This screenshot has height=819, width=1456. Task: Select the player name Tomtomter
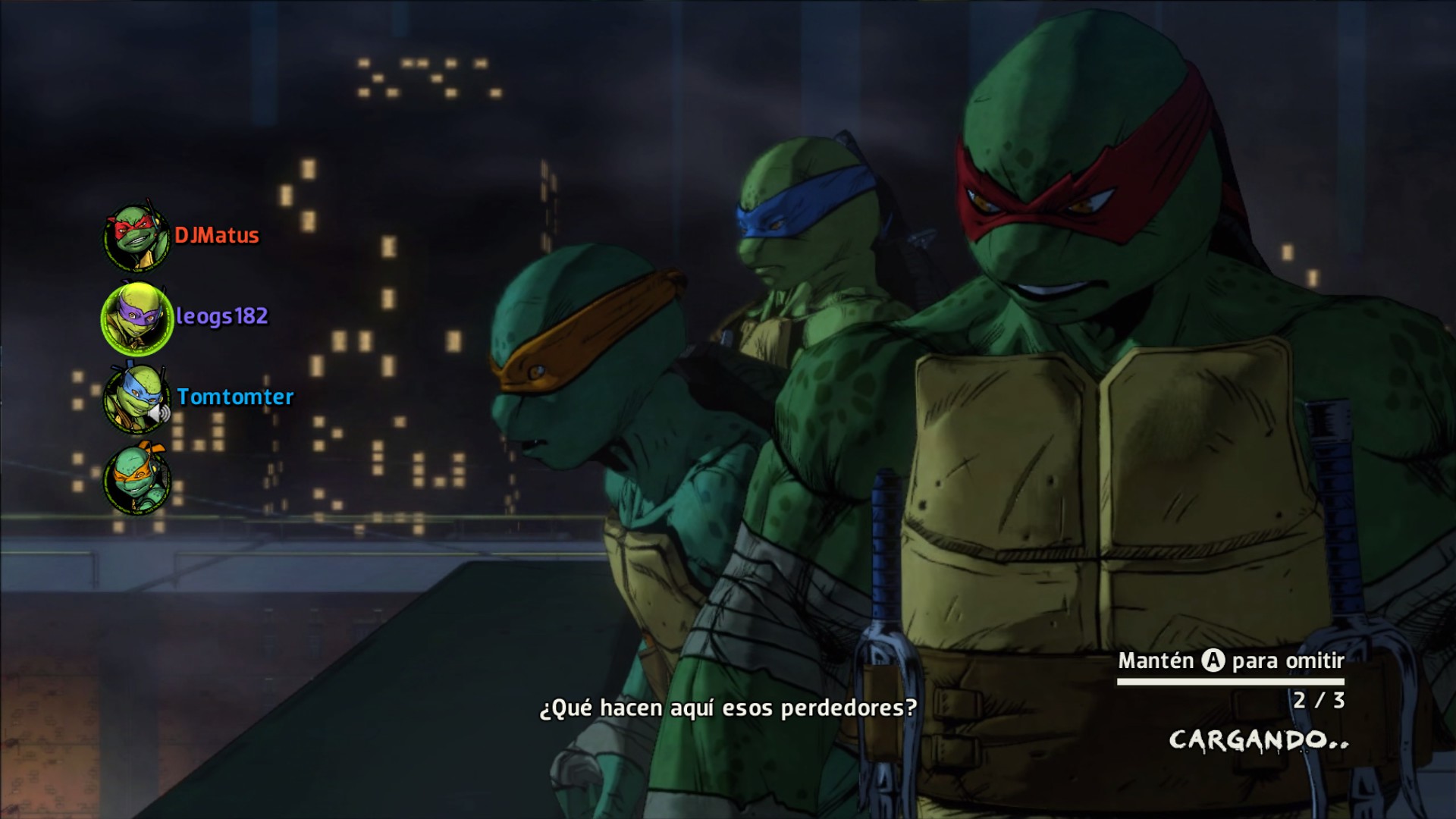pos(236,397)
